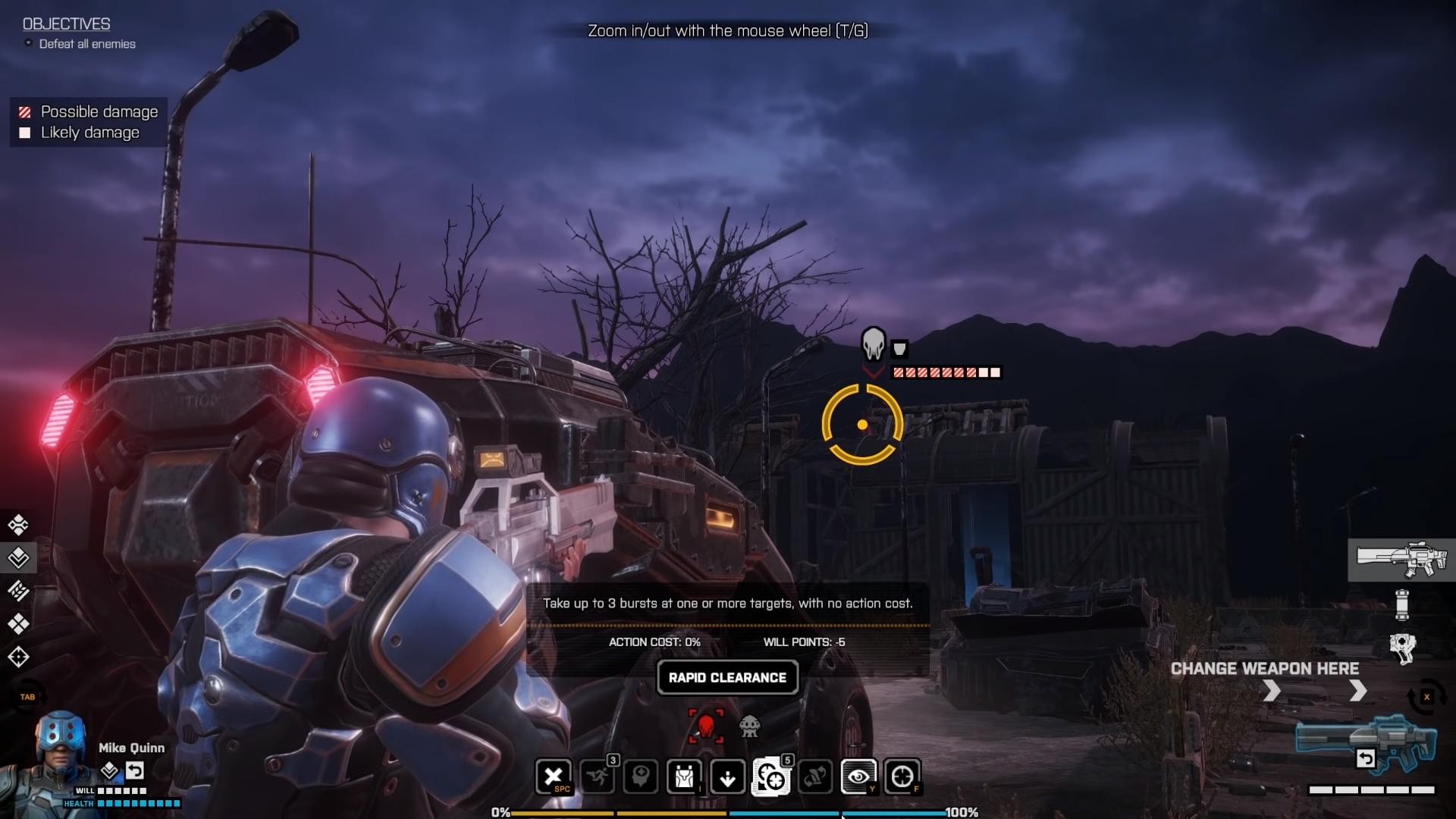Select the down-arrow ability icon

coord(727,777)
